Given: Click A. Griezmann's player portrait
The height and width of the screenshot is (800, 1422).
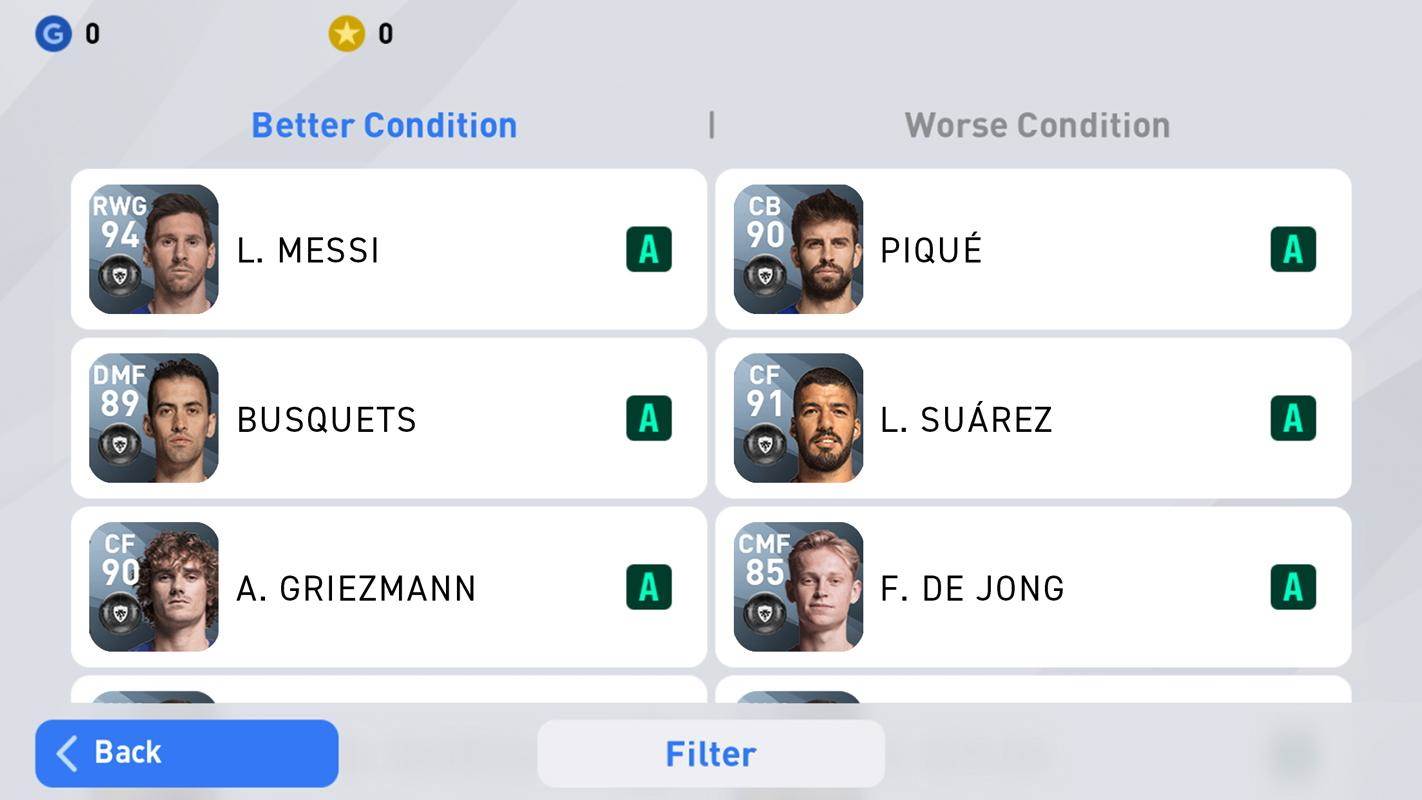Looking at the screenshot, I should tap(153, 586).
